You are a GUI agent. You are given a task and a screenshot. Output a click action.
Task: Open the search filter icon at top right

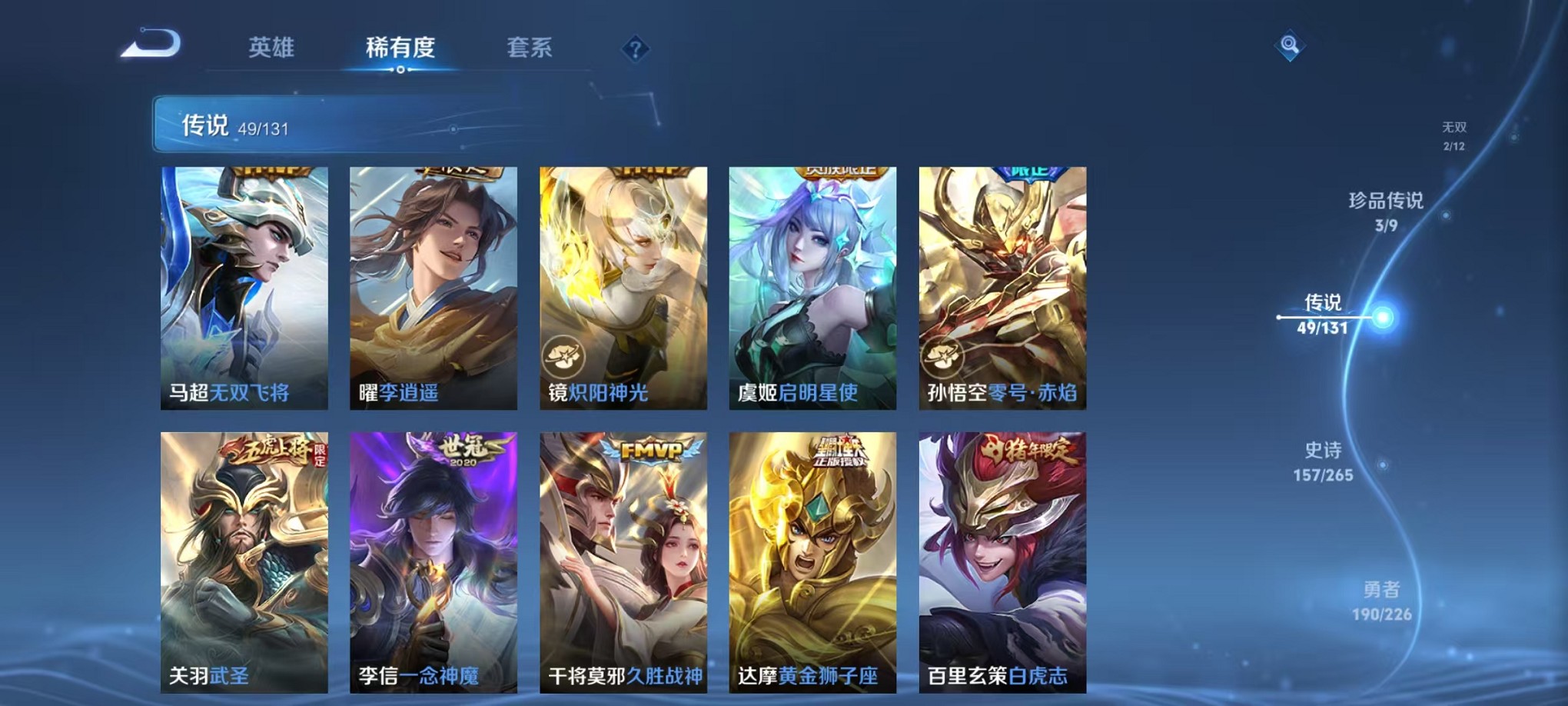click(x=1291, y=44)
